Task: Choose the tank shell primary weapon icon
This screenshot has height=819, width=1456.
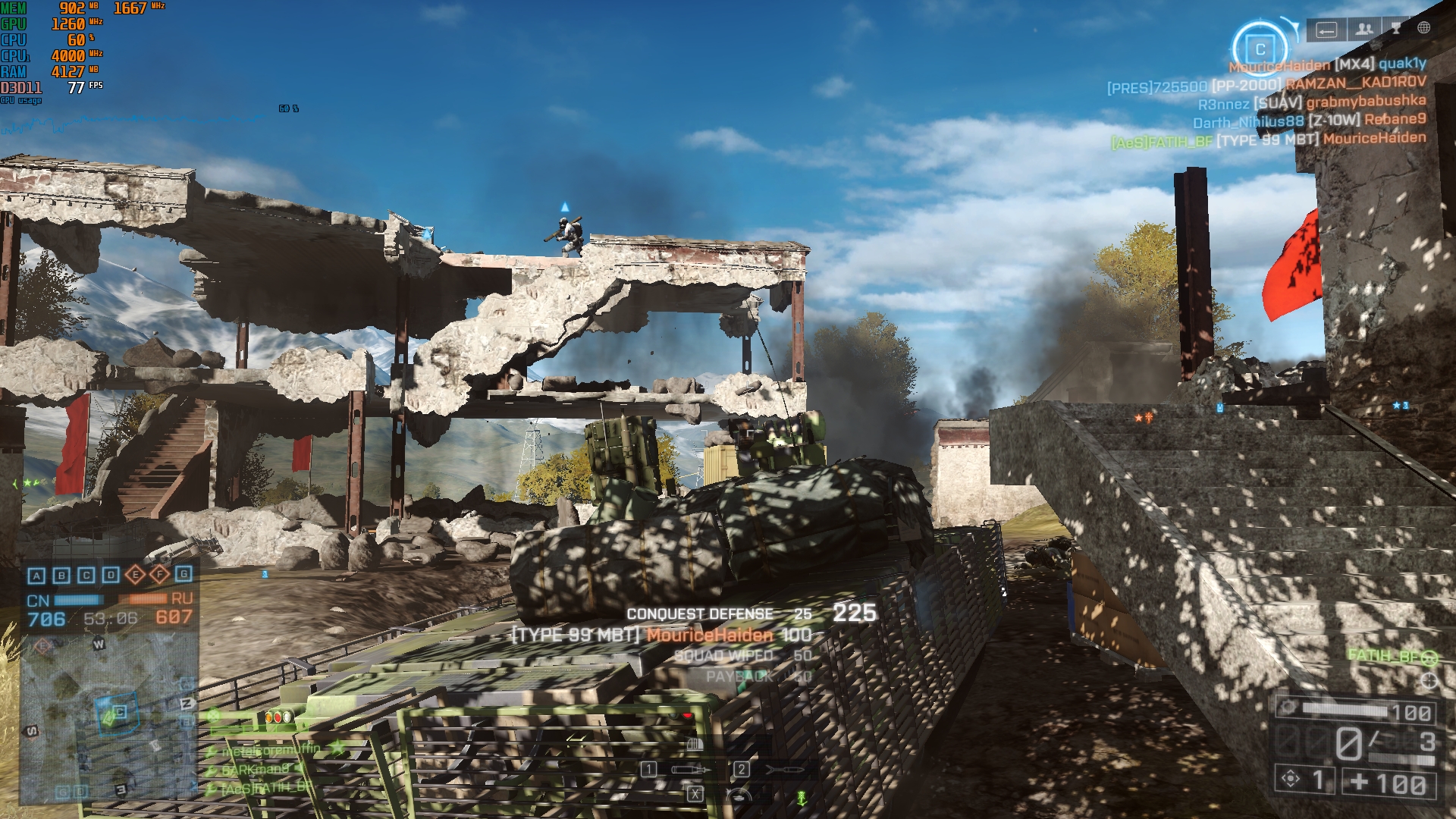Action: point(690,770)
